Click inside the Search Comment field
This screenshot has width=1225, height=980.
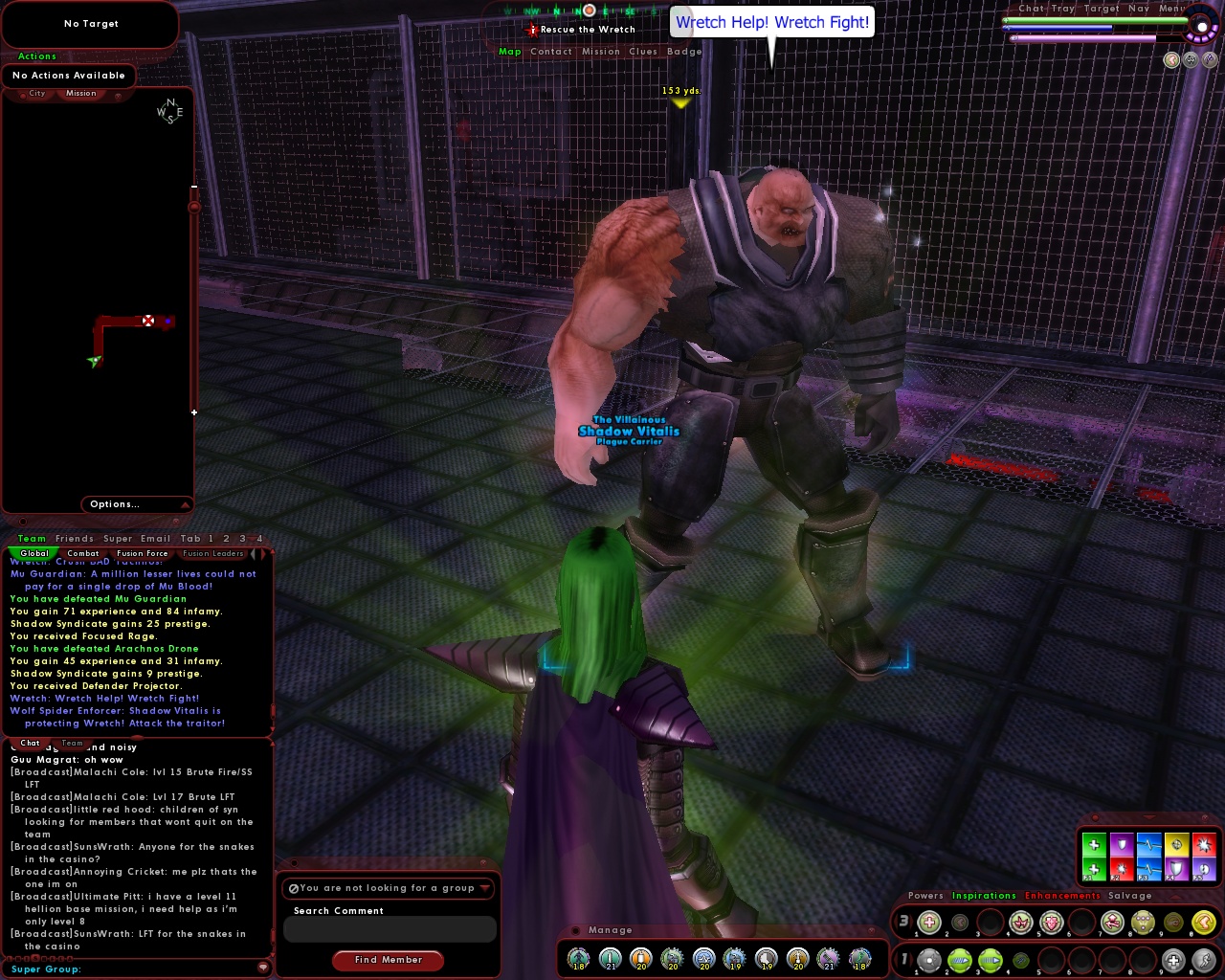[x=389, y=928]
